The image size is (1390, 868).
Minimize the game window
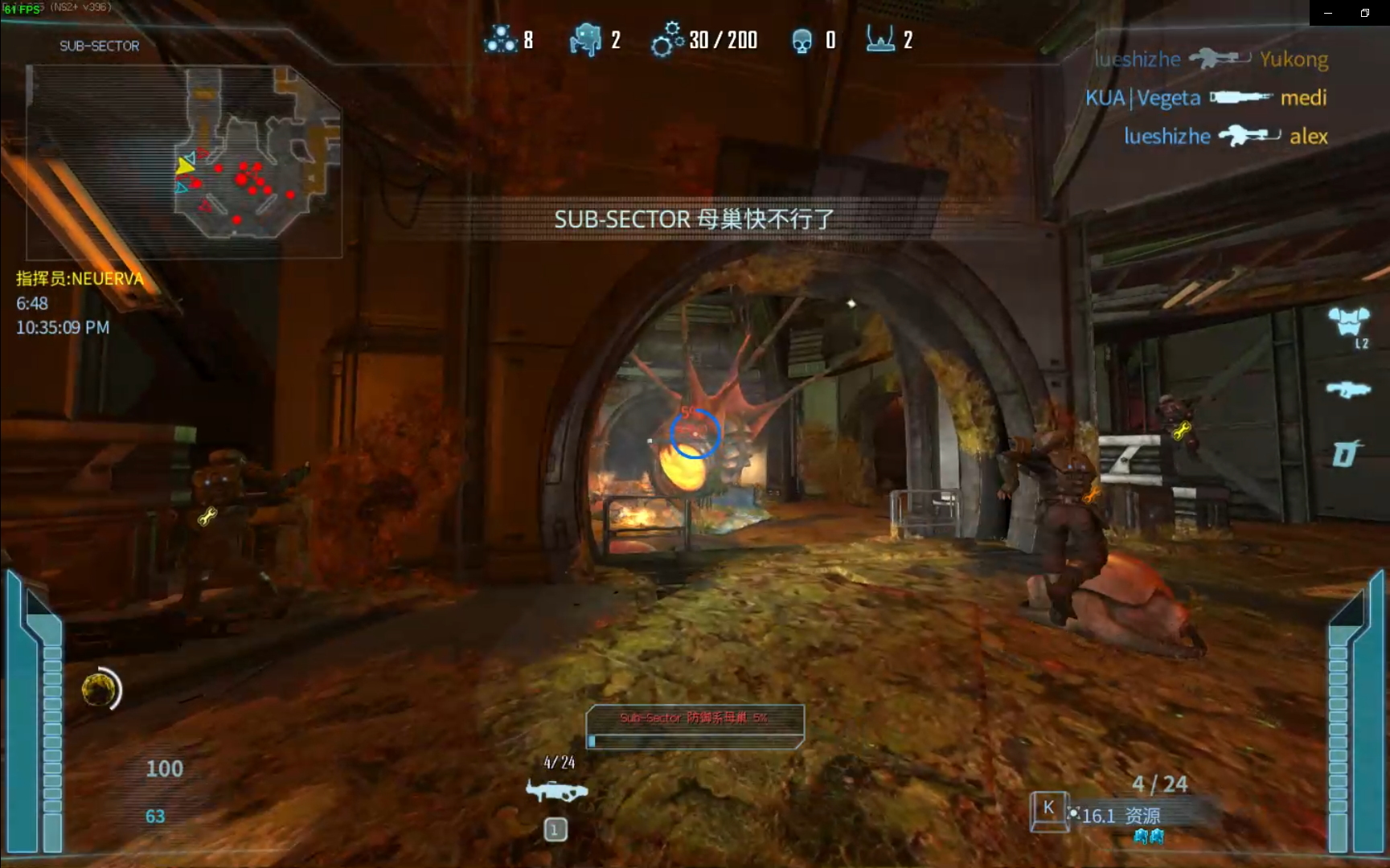pyautogui.click(x=1328, y=13)
